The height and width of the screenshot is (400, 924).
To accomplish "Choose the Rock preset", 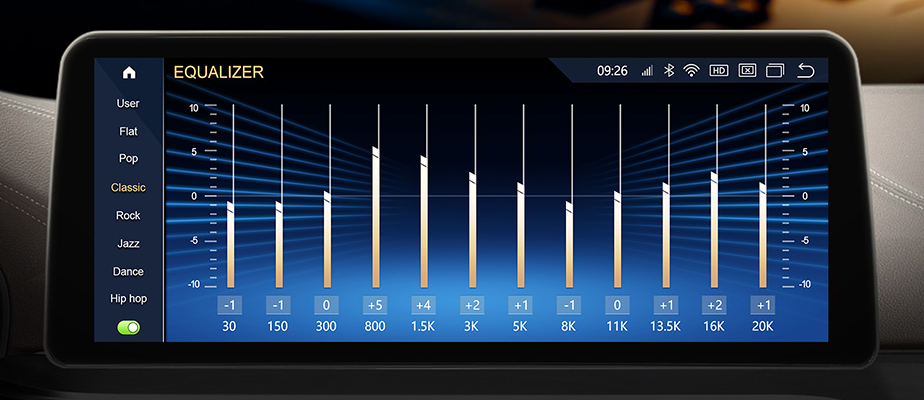I will pyautogui.click(x=128, y=215).
